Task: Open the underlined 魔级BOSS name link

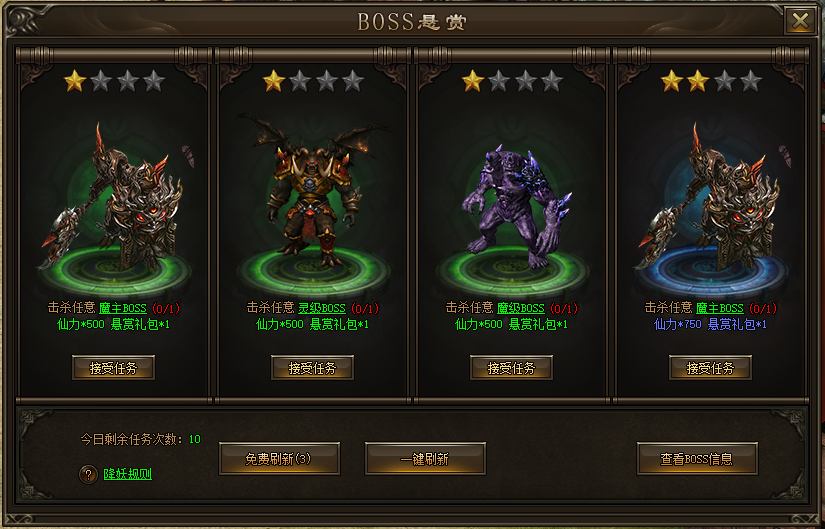Action: (520, 308)
